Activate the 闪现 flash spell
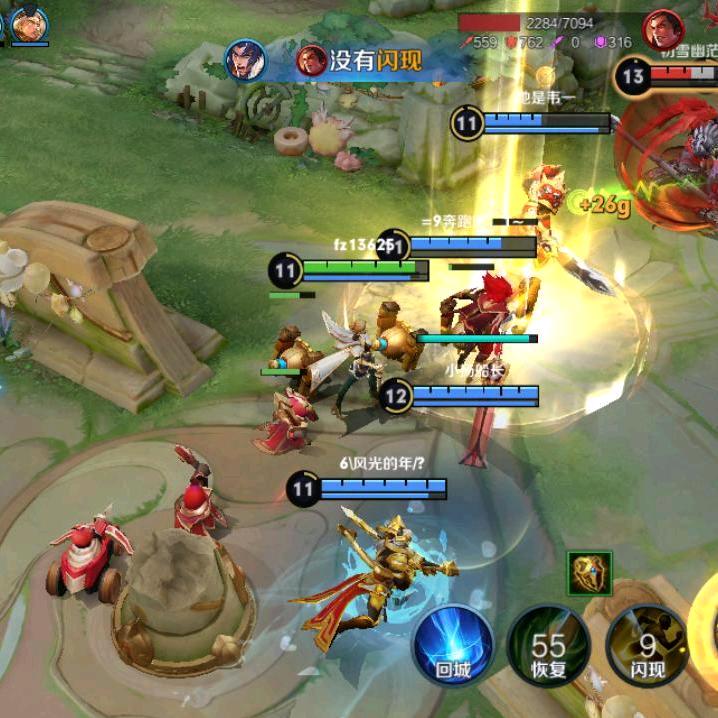 (x=647, y=646)
